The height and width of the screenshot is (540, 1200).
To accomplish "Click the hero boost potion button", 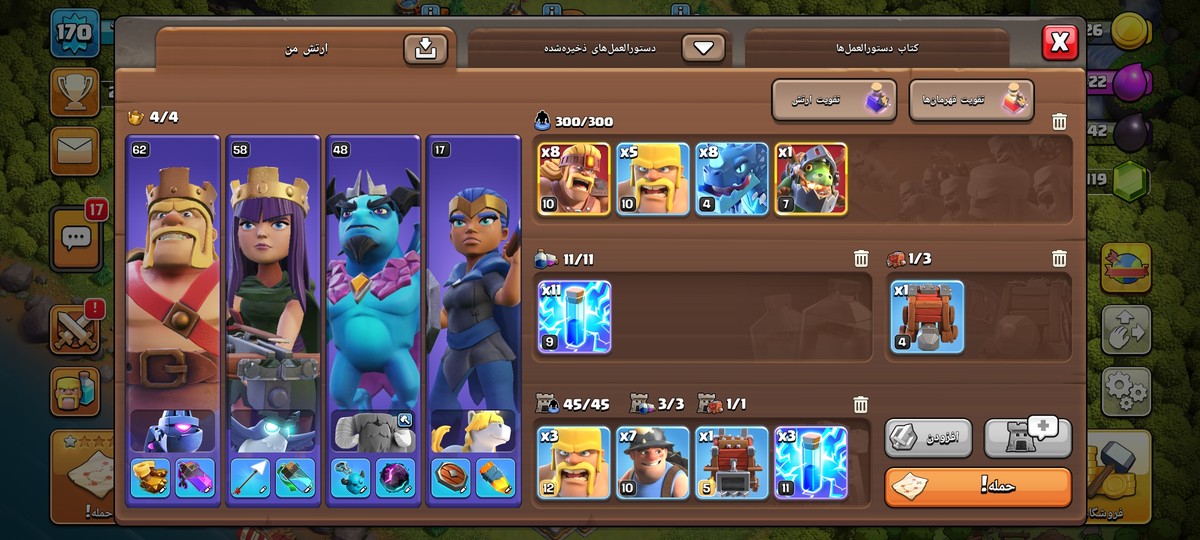I will click(x=970, y=100).
